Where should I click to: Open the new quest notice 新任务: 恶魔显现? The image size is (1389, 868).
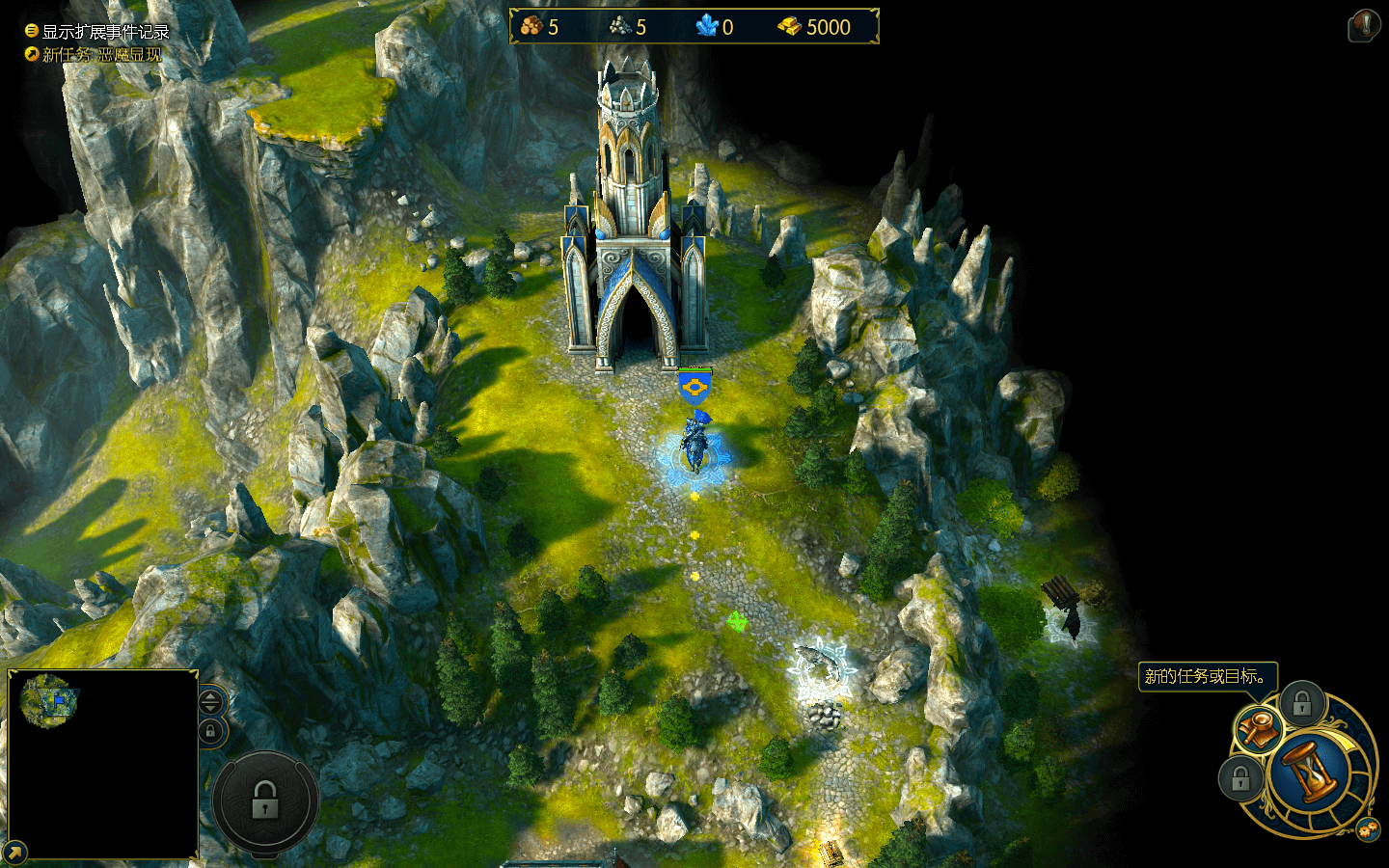click(95, 55)
